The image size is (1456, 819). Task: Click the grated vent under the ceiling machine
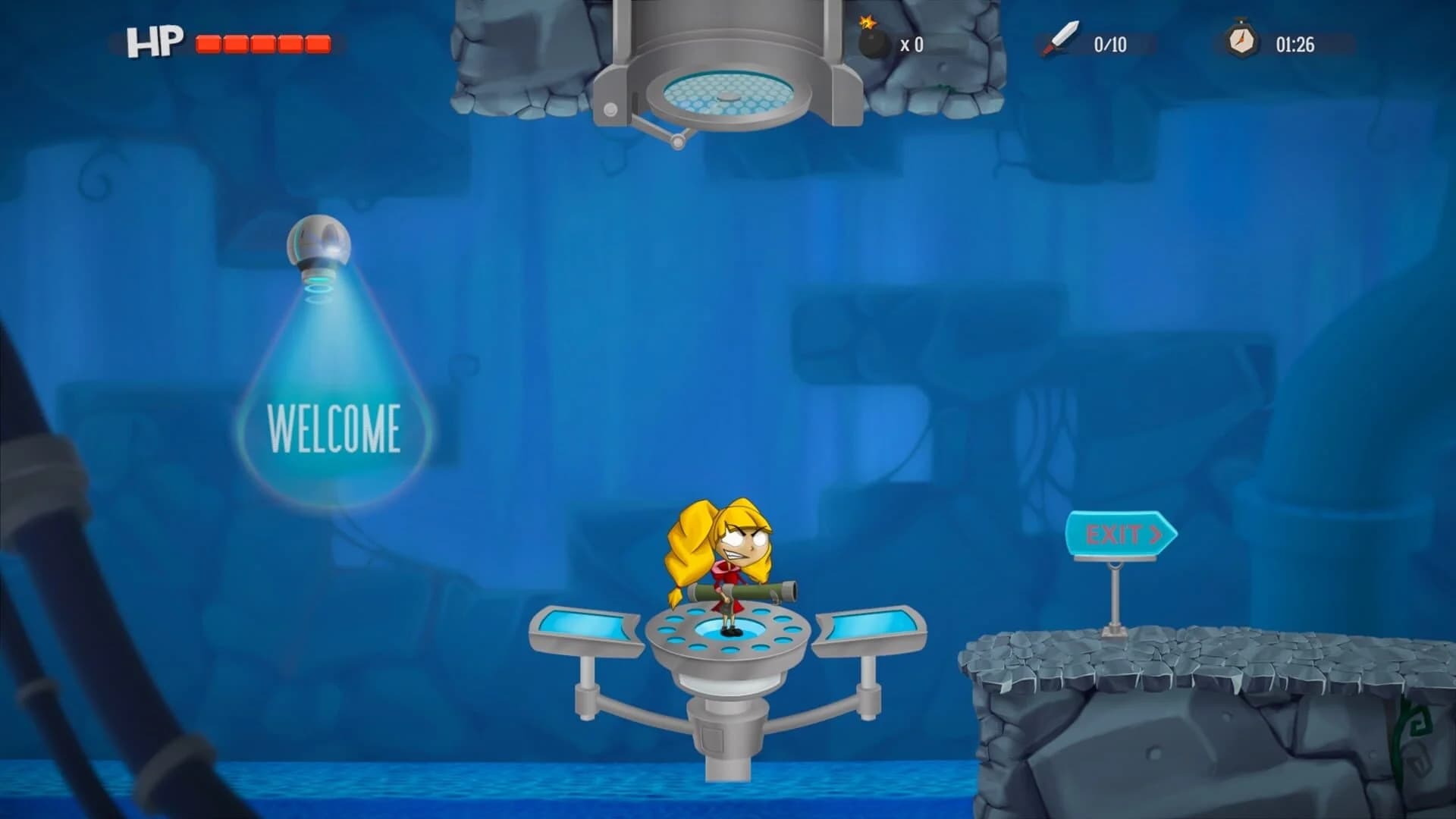(x=726, y=91)
